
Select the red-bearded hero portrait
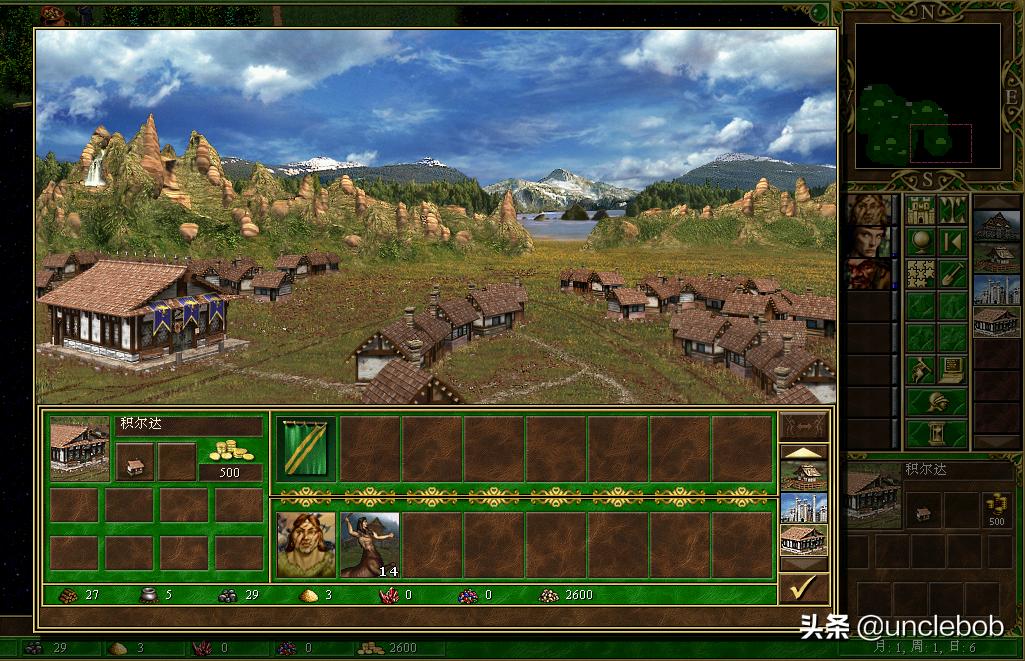click(x=869, y=274)
